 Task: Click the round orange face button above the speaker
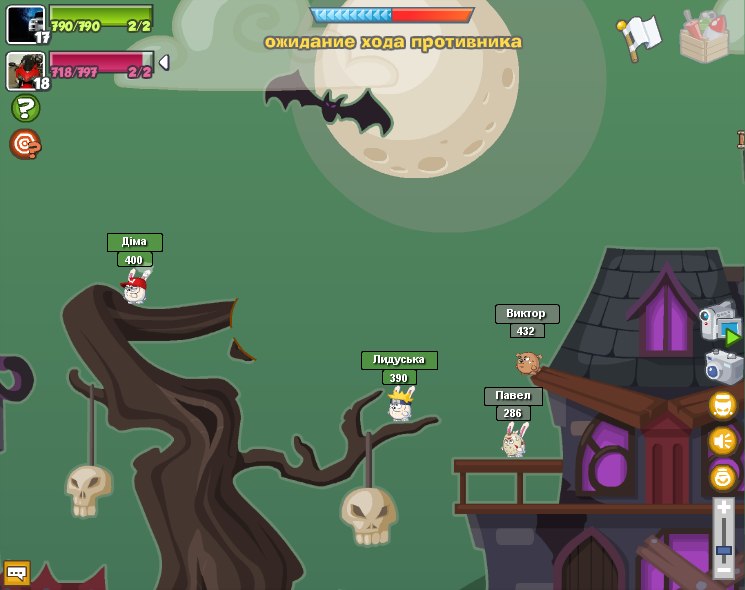pos(723,405)
